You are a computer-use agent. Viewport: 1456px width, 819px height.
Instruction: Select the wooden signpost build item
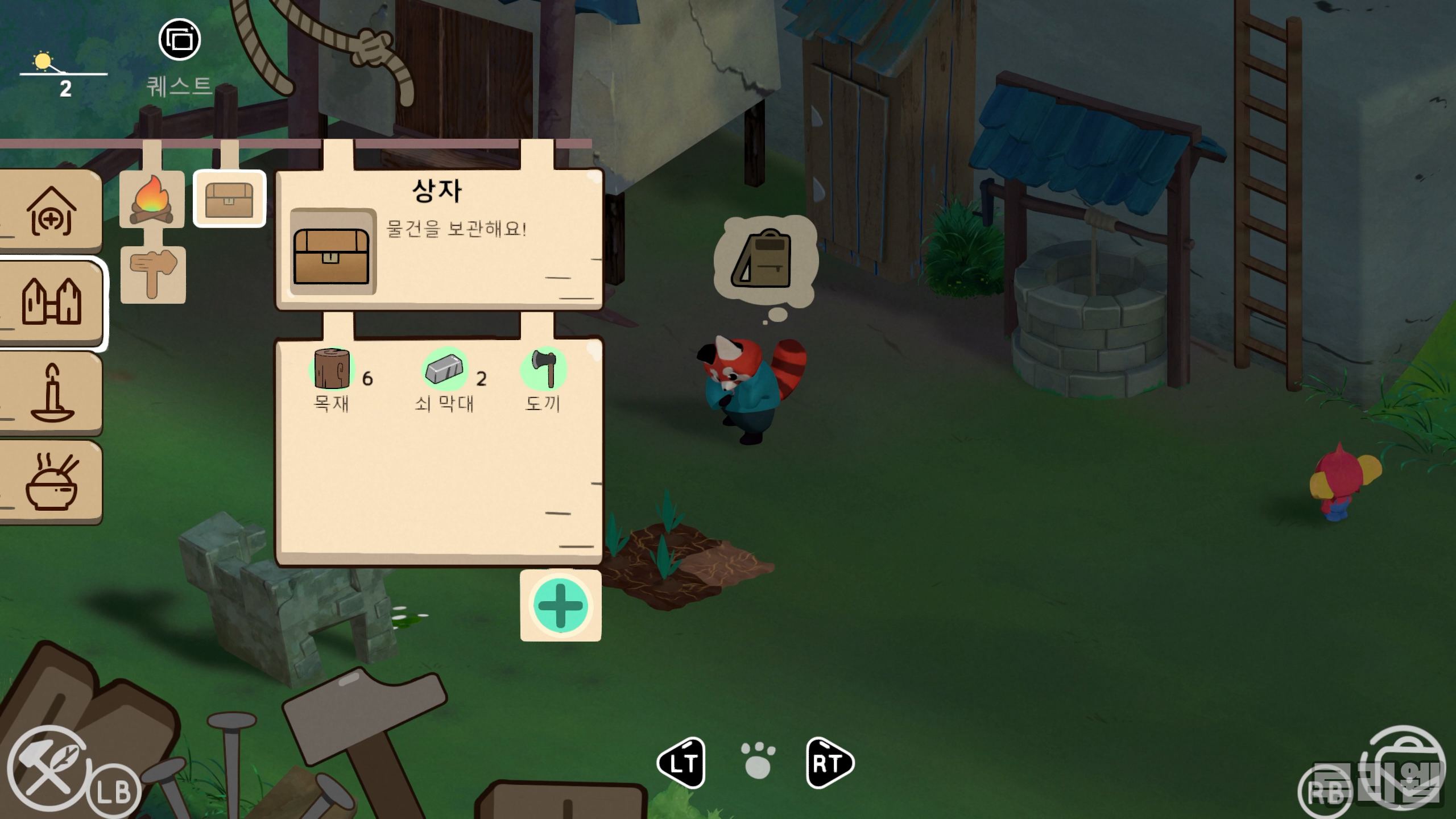click(153, 274)
